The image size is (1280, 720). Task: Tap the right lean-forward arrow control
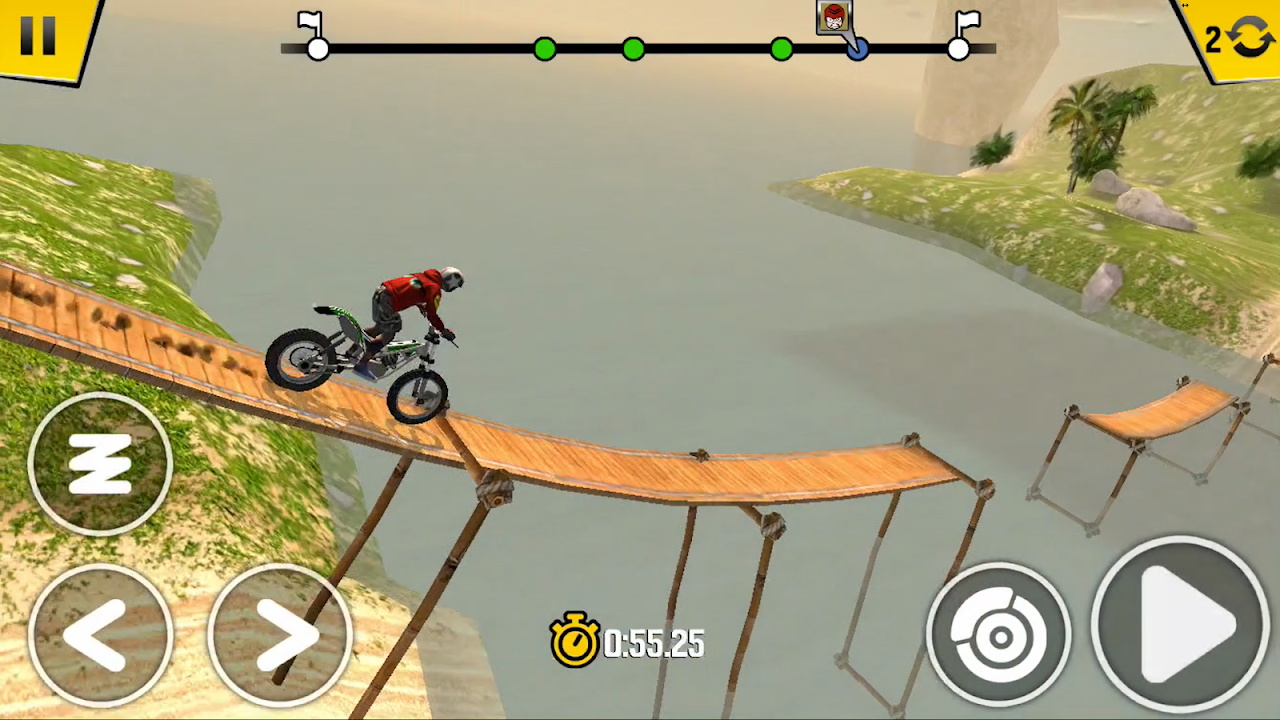coord(283,635)
